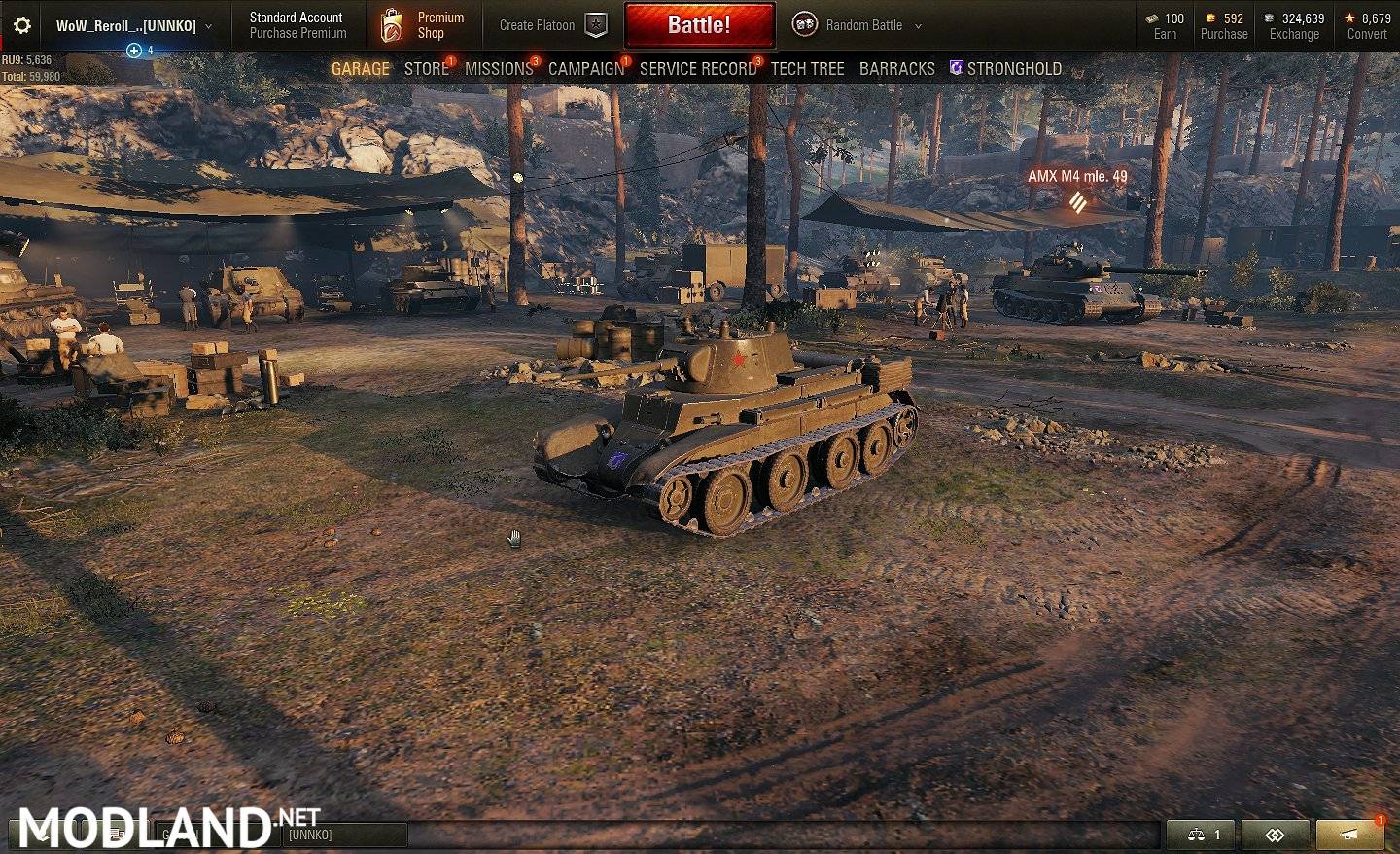Select the Garage tab
The image size is (1400, 854).
pyautogui.click(x=360, y=69)
